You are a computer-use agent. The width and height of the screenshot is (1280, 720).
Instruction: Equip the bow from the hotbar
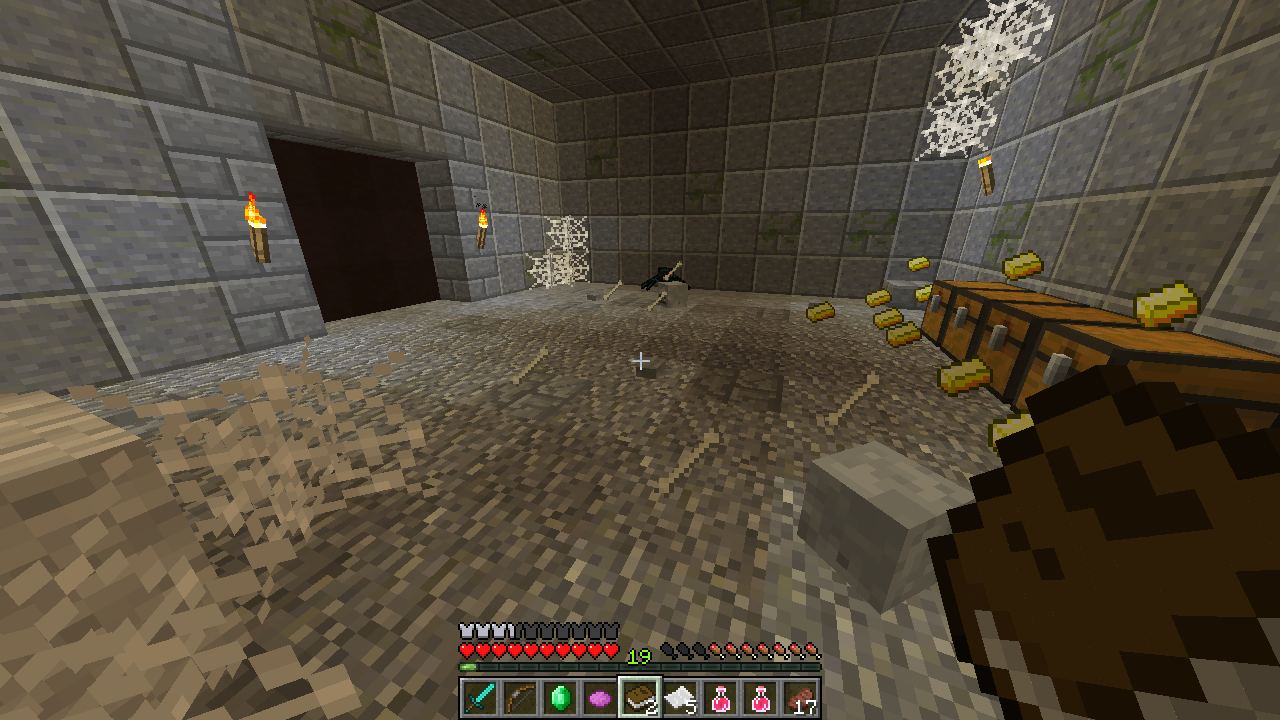[x=519, y=697]
